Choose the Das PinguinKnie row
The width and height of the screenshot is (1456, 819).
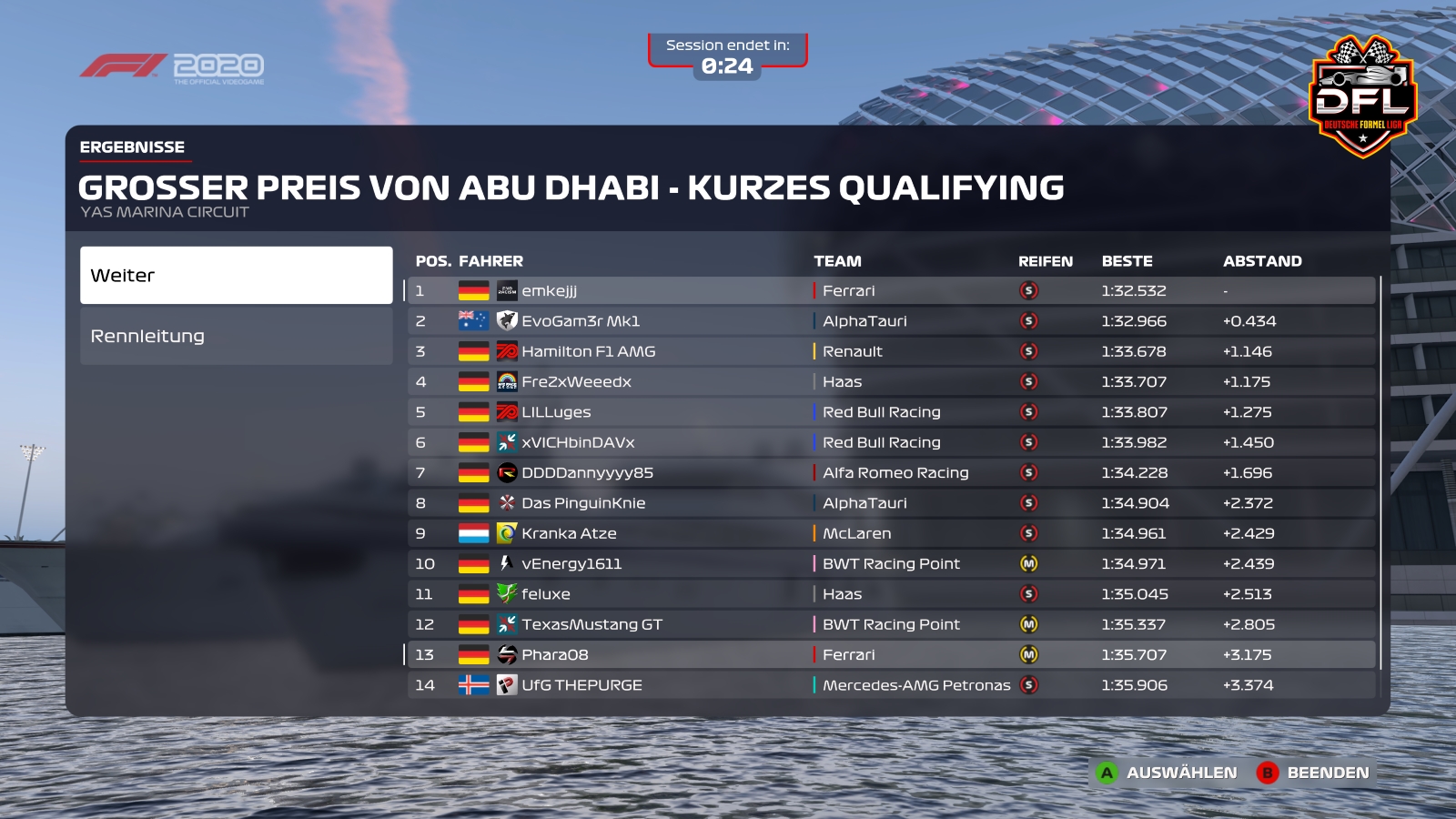(x=890, y=503)
